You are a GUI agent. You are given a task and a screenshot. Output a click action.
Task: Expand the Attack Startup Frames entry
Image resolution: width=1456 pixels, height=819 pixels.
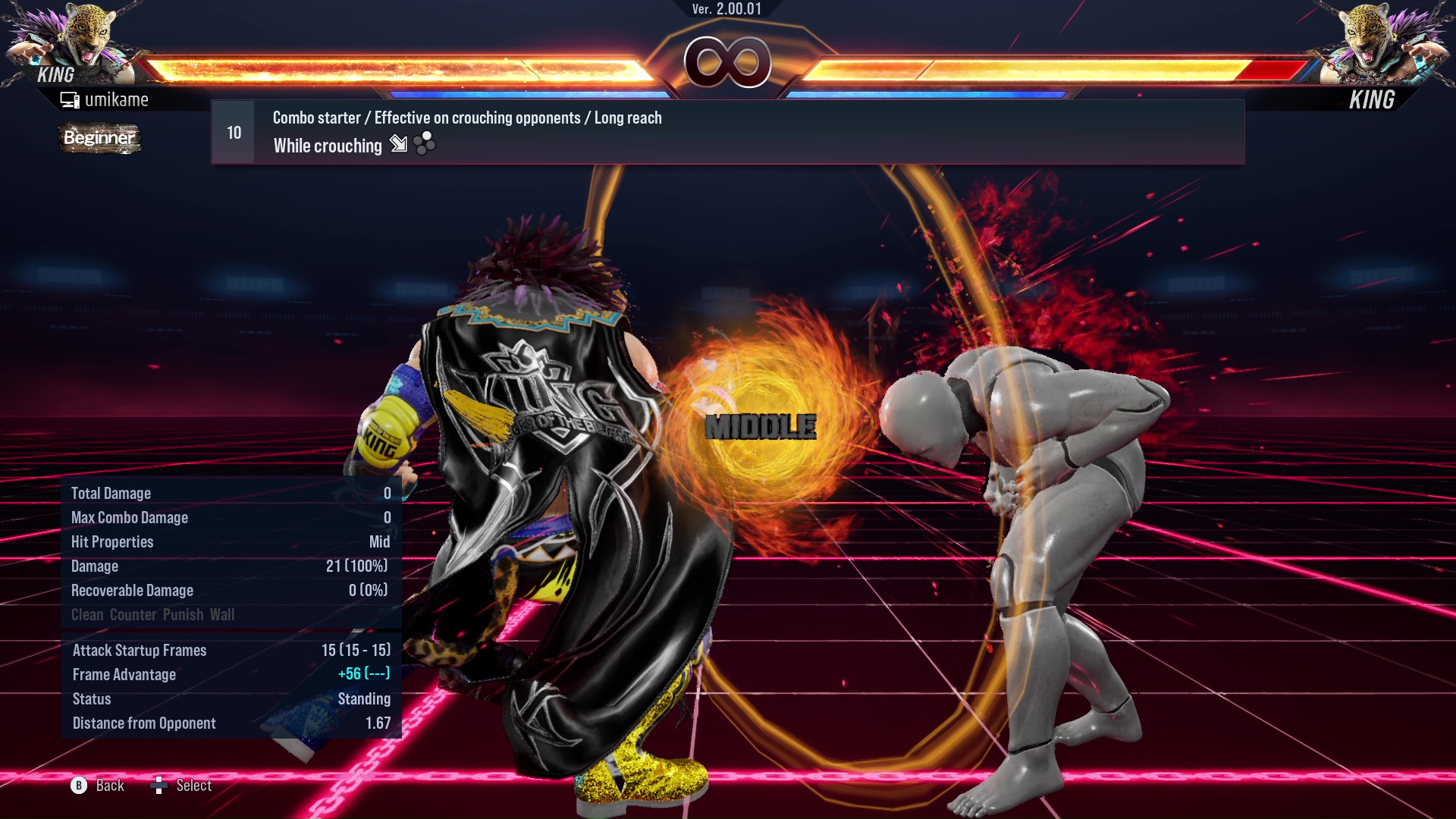(x=139, y=650)
